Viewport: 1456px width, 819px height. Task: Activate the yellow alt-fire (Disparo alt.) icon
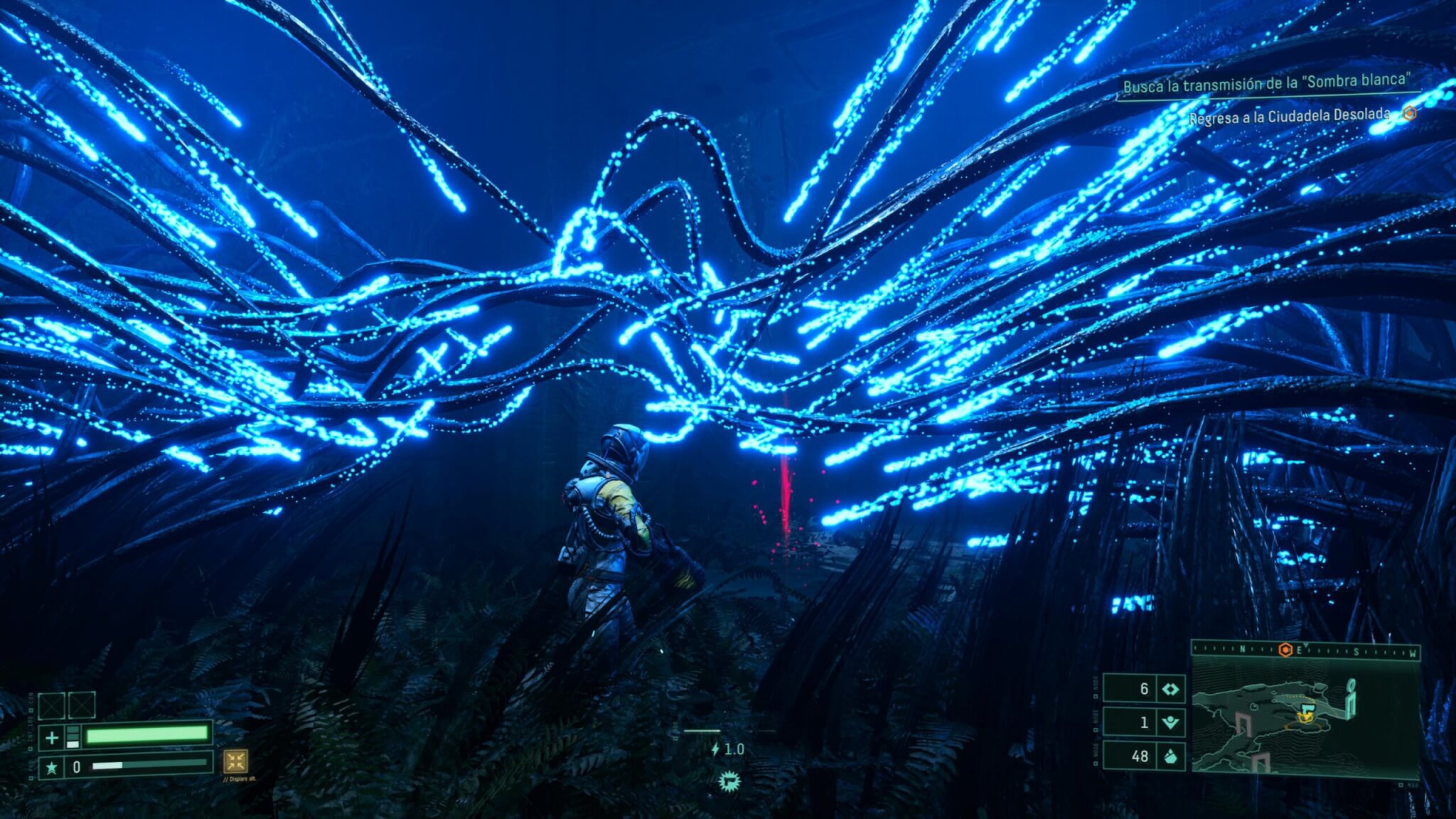235,761
